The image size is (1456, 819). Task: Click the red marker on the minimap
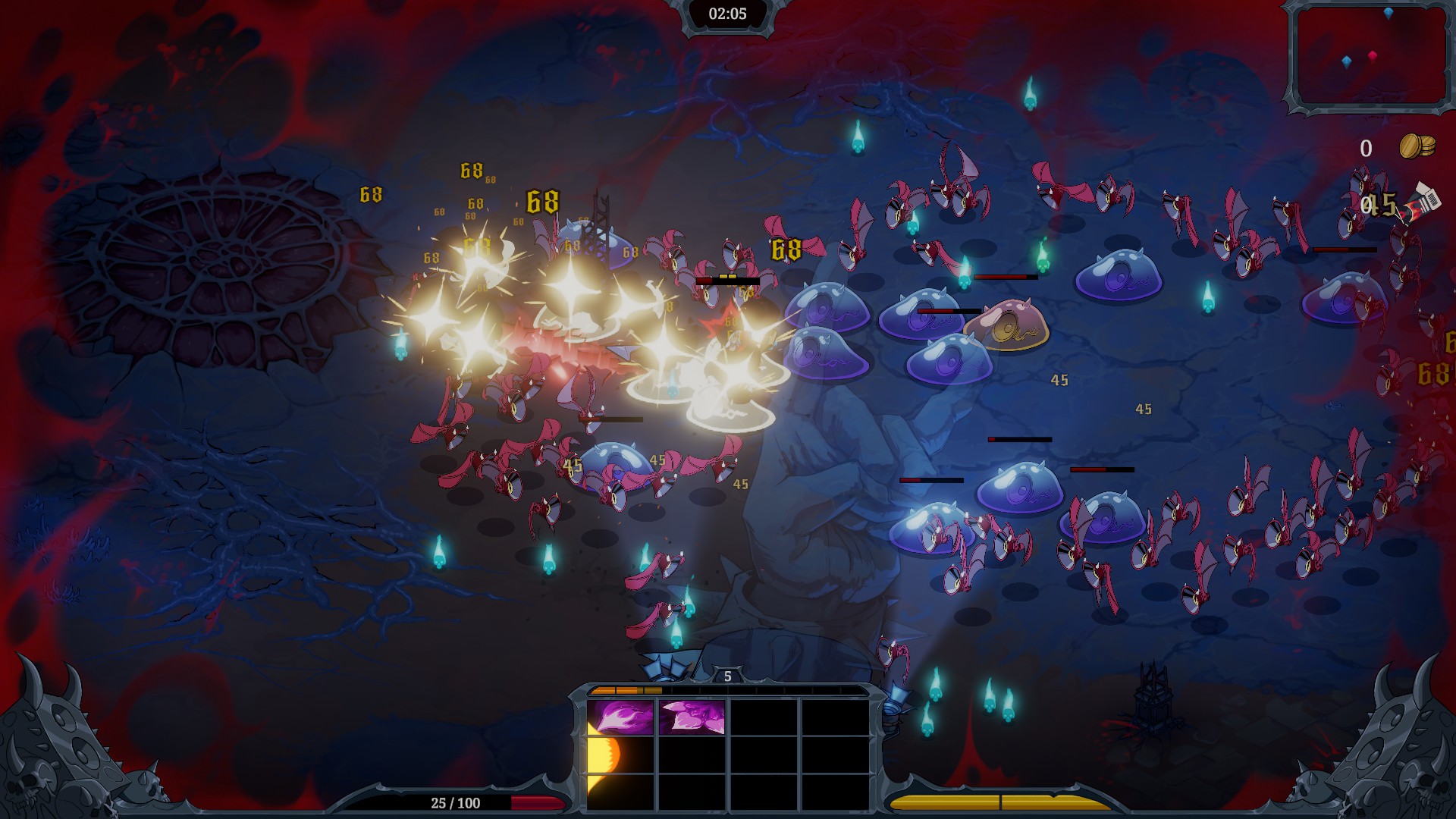(x=1372, y=56)
